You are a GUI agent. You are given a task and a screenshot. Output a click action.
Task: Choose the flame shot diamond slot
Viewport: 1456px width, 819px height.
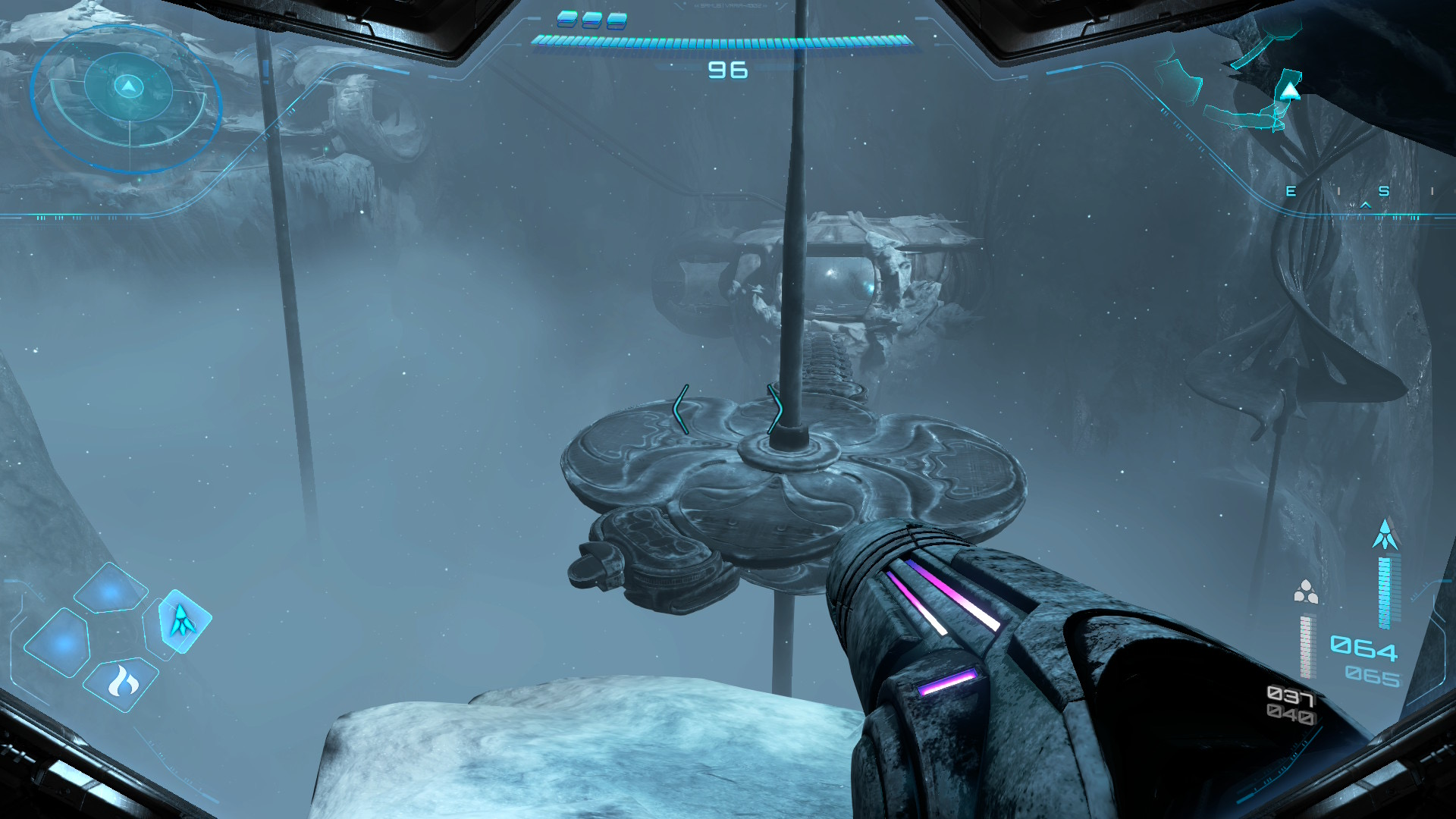pyautogui.click(x=121, y=683)
